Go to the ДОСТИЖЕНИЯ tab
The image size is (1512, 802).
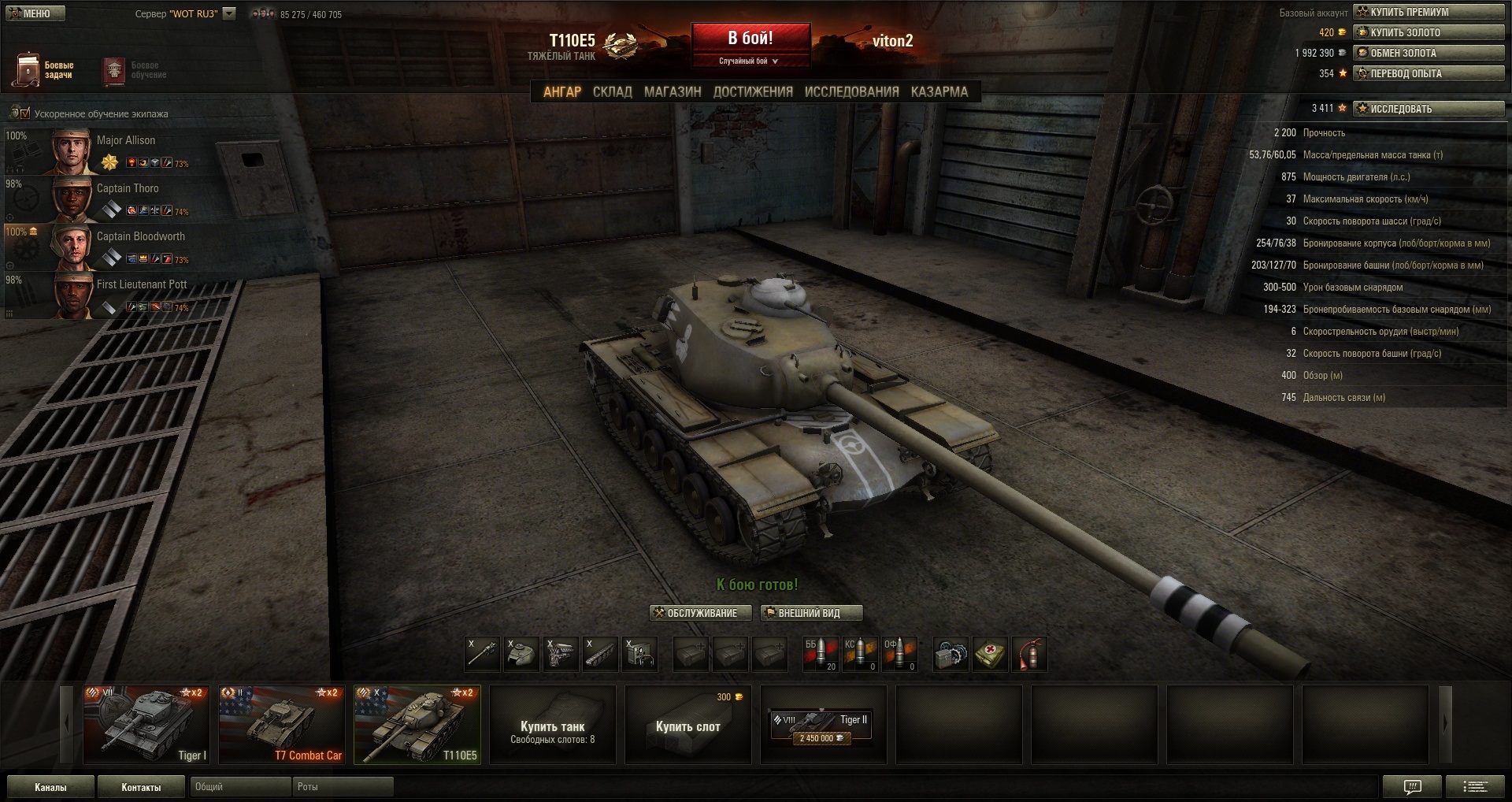point(753,92)
